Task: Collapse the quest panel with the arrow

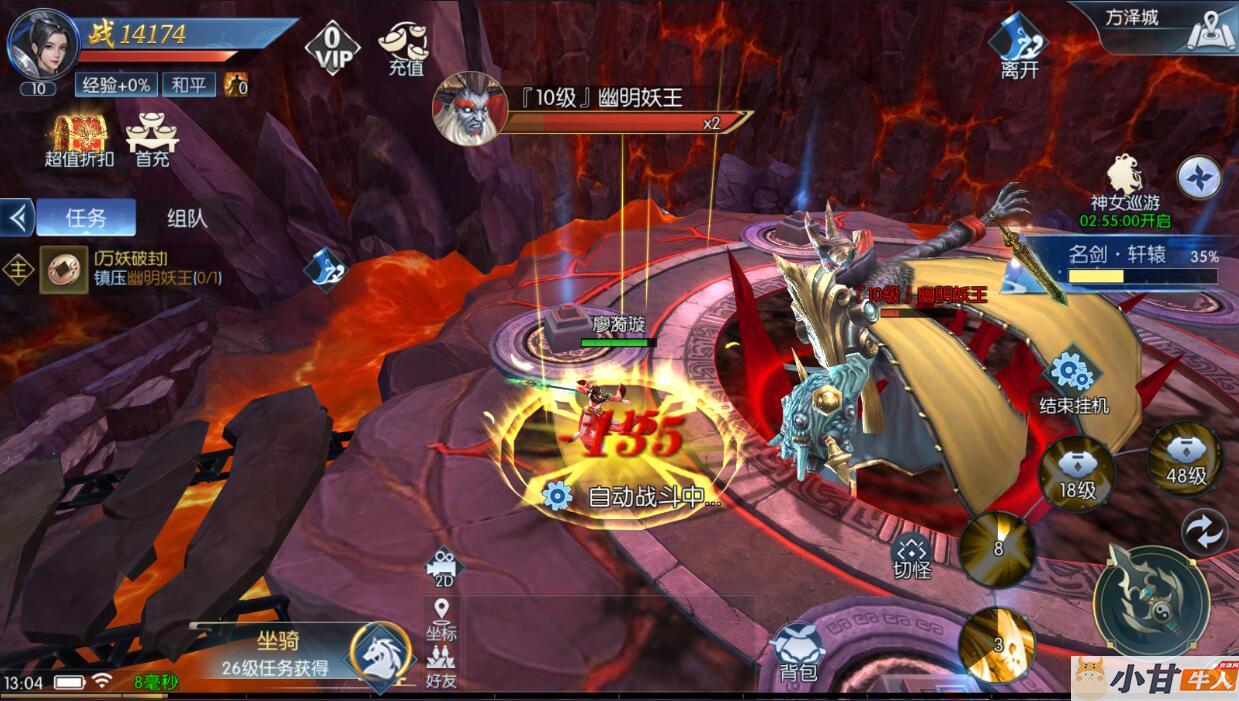Action: click(x=17, y=218)
